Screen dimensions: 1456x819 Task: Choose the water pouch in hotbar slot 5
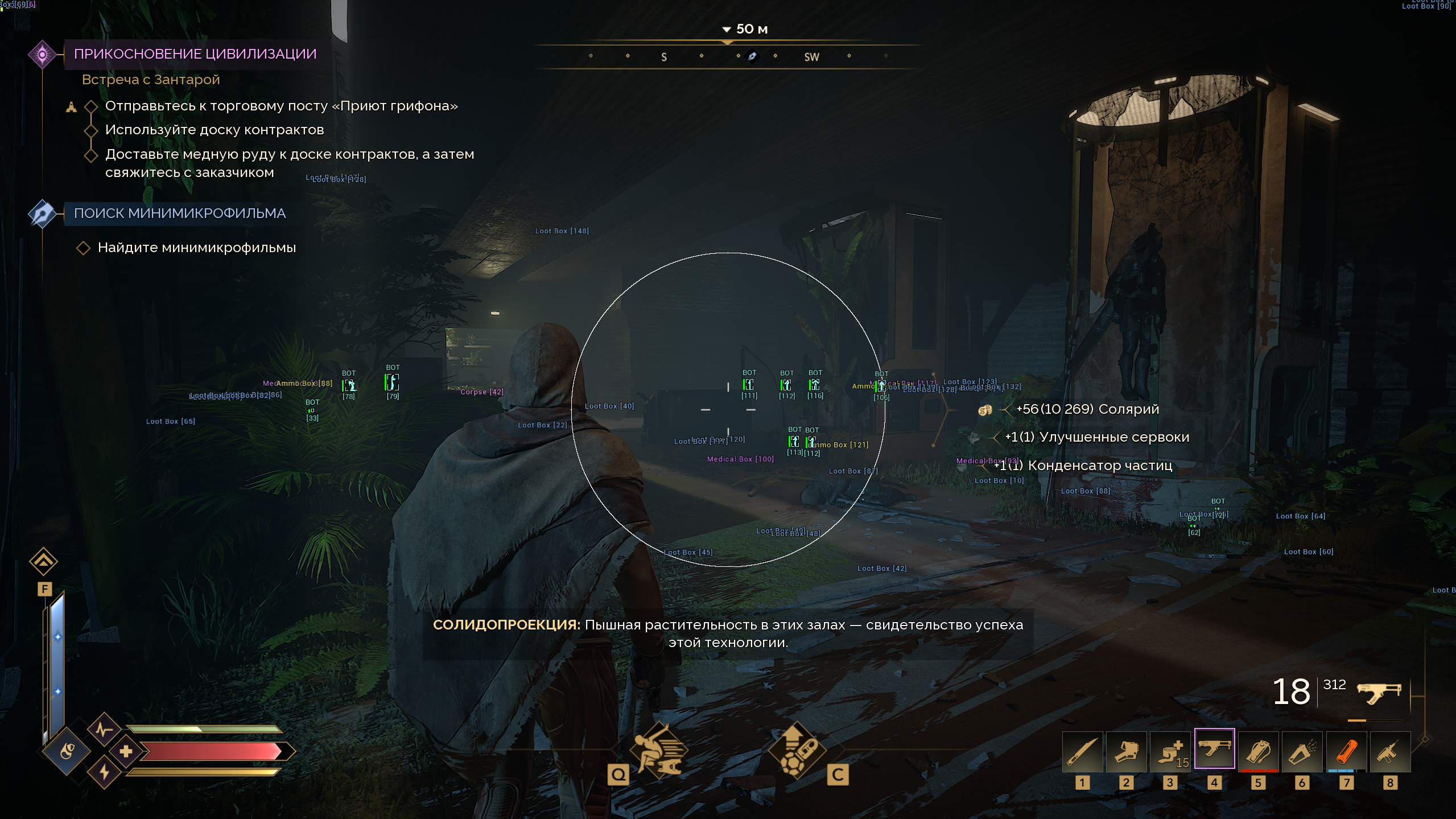click(1258, 752)
